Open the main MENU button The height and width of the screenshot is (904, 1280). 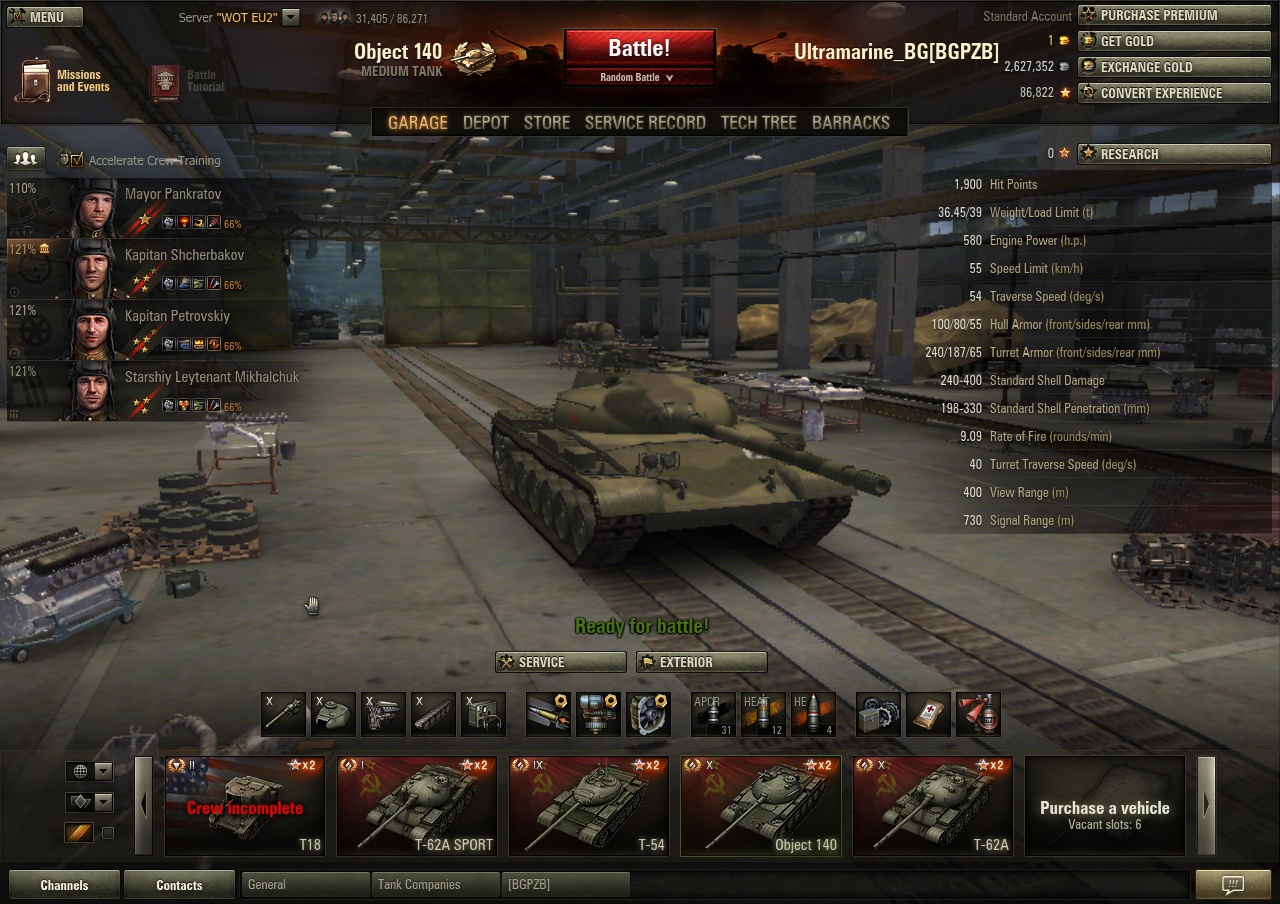[x=45, y=17]
